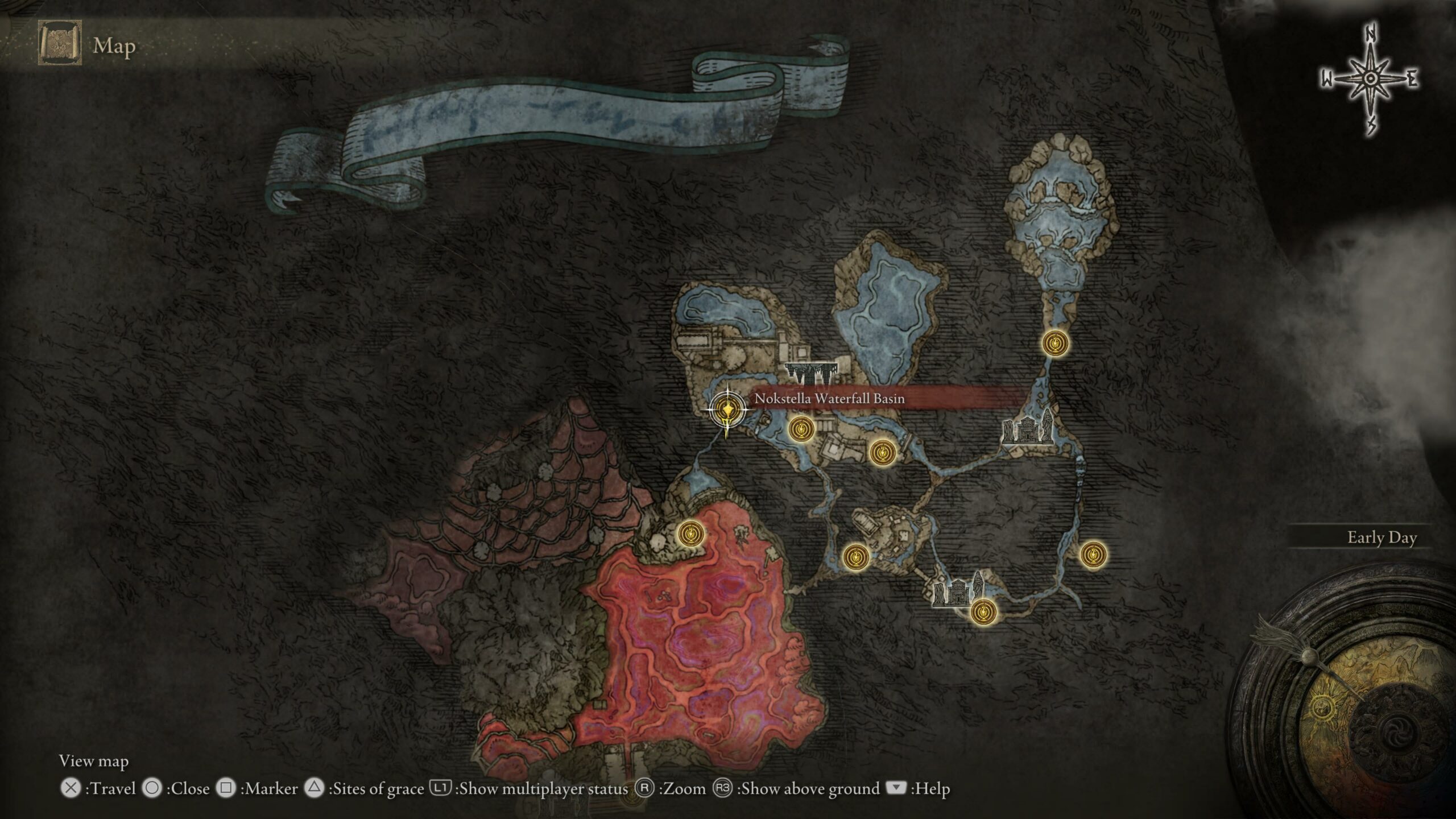This screenshot has height=819, width=1456.
Task: Click the View map label
Action: pyautogui.click(x=94, y=760)
